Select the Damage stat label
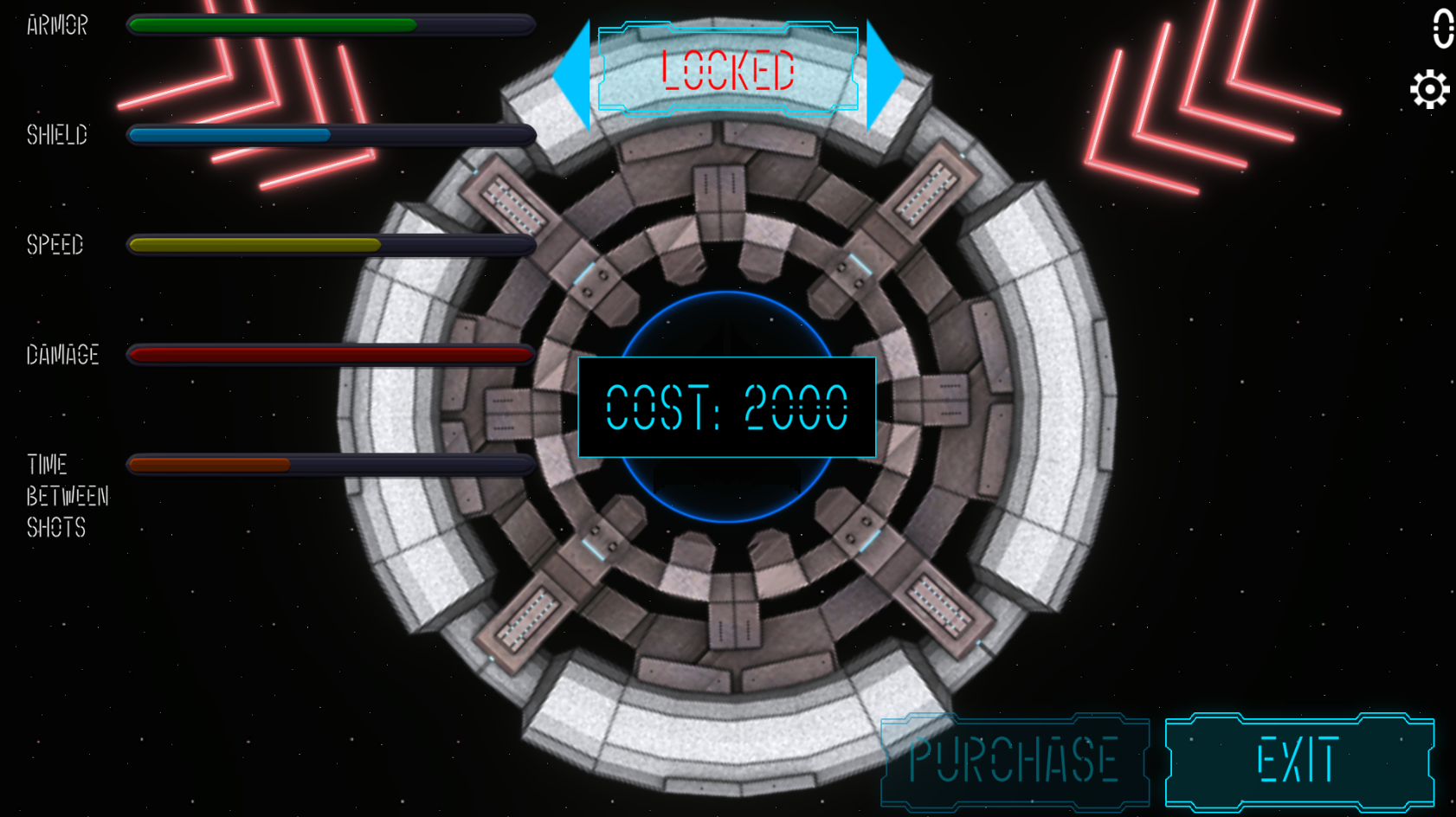The image size is (1456, 817). tap(61, 354)
